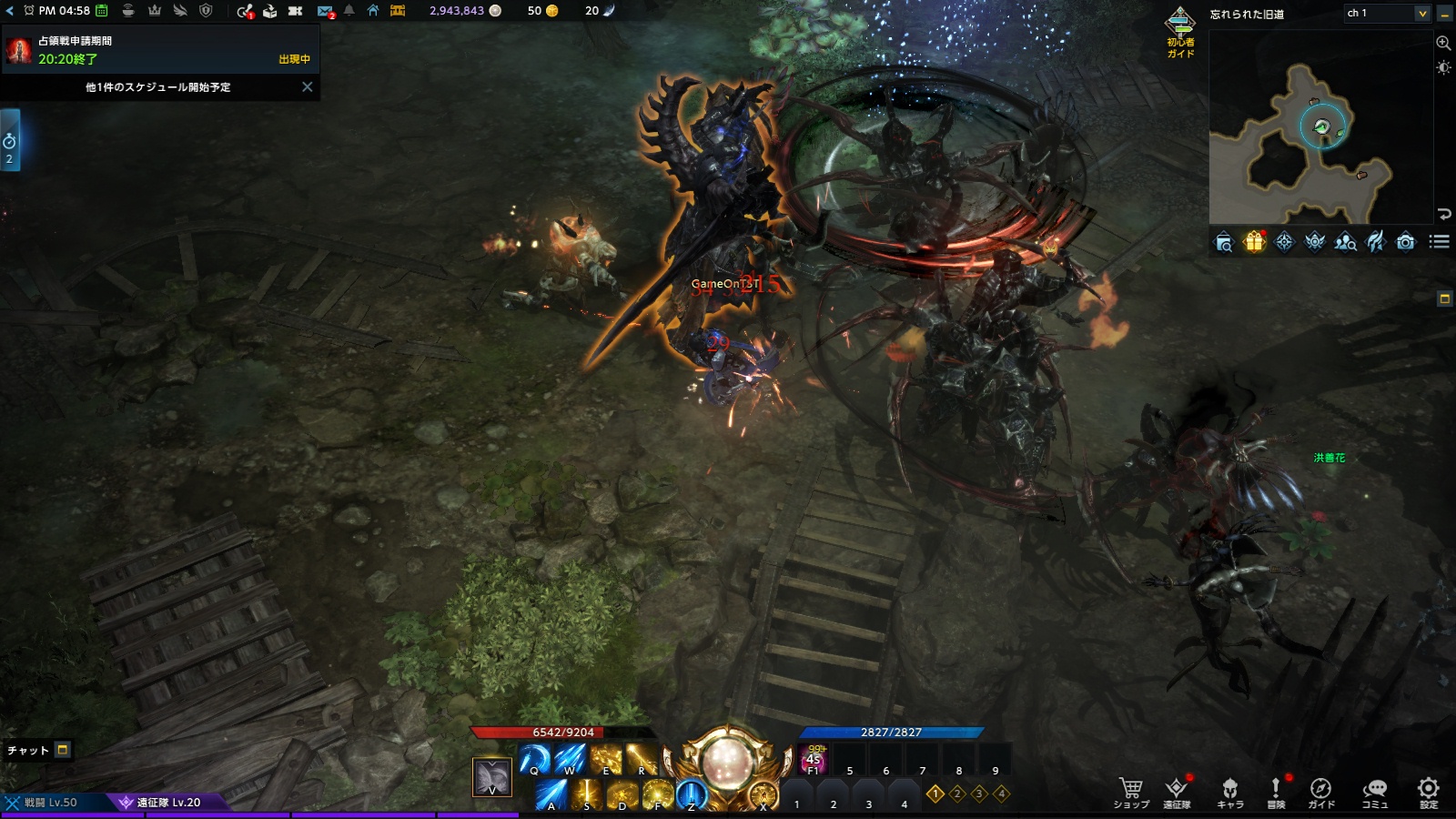Open the ショップ shop menu
Image resolution: width=1456 pixels, height=819 pixels.
(x=1130, y=792)
